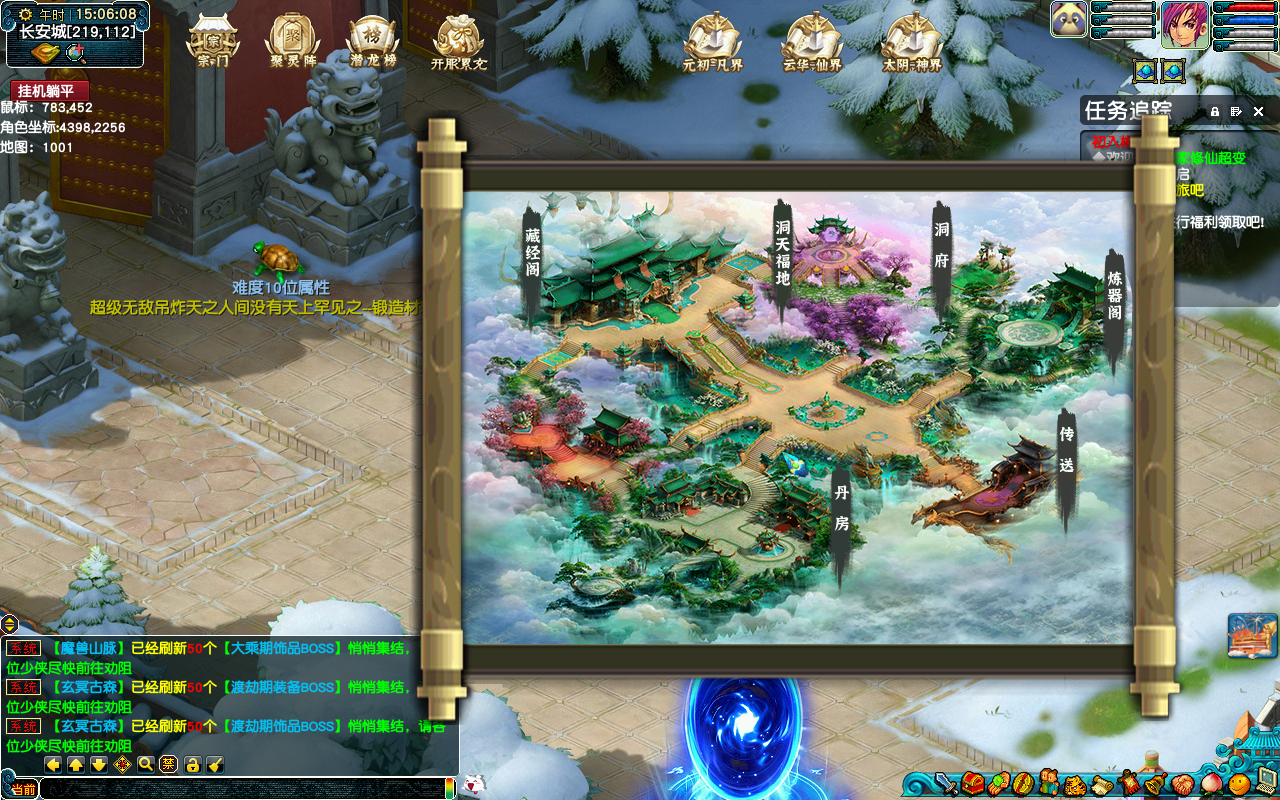
Task: Close the 任务追踪 quest tracker panel
Action: point(1258,112)
